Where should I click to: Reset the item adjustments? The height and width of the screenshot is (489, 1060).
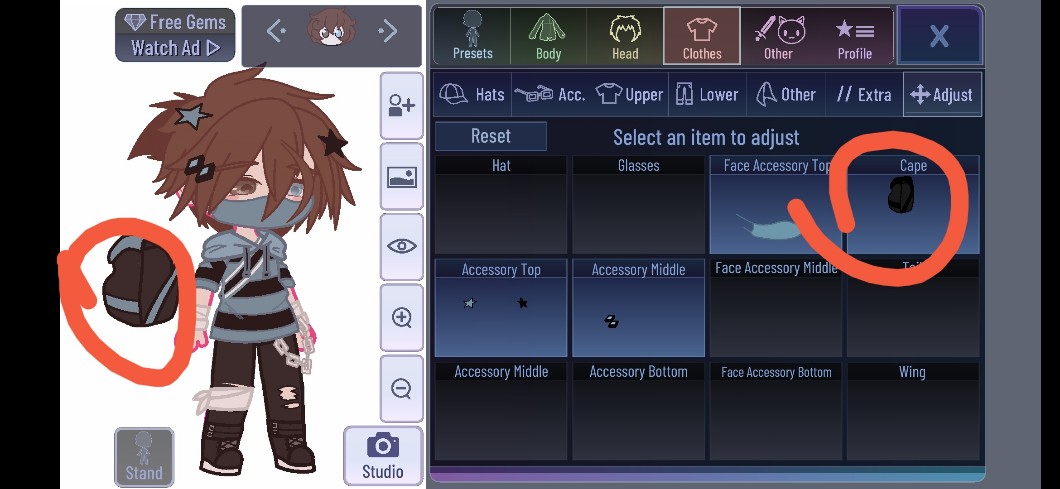tap(490, 136)
